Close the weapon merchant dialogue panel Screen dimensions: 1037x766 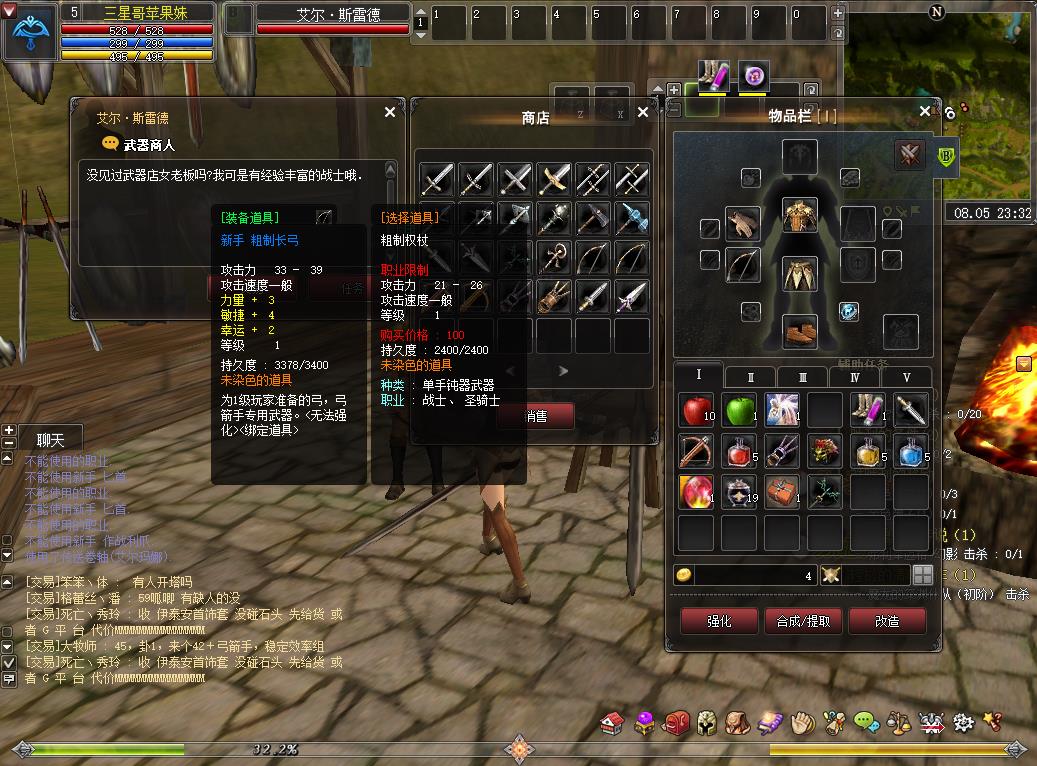[390, 113]
